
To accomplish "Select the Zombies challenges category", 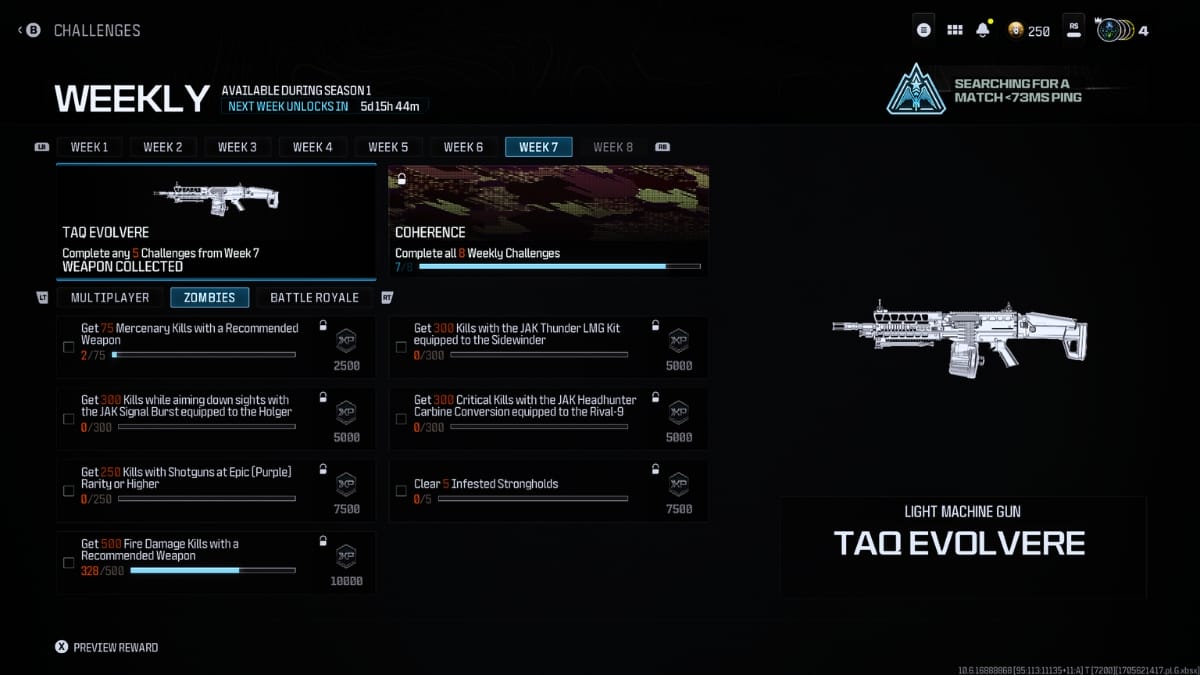I will coord(209,297).
